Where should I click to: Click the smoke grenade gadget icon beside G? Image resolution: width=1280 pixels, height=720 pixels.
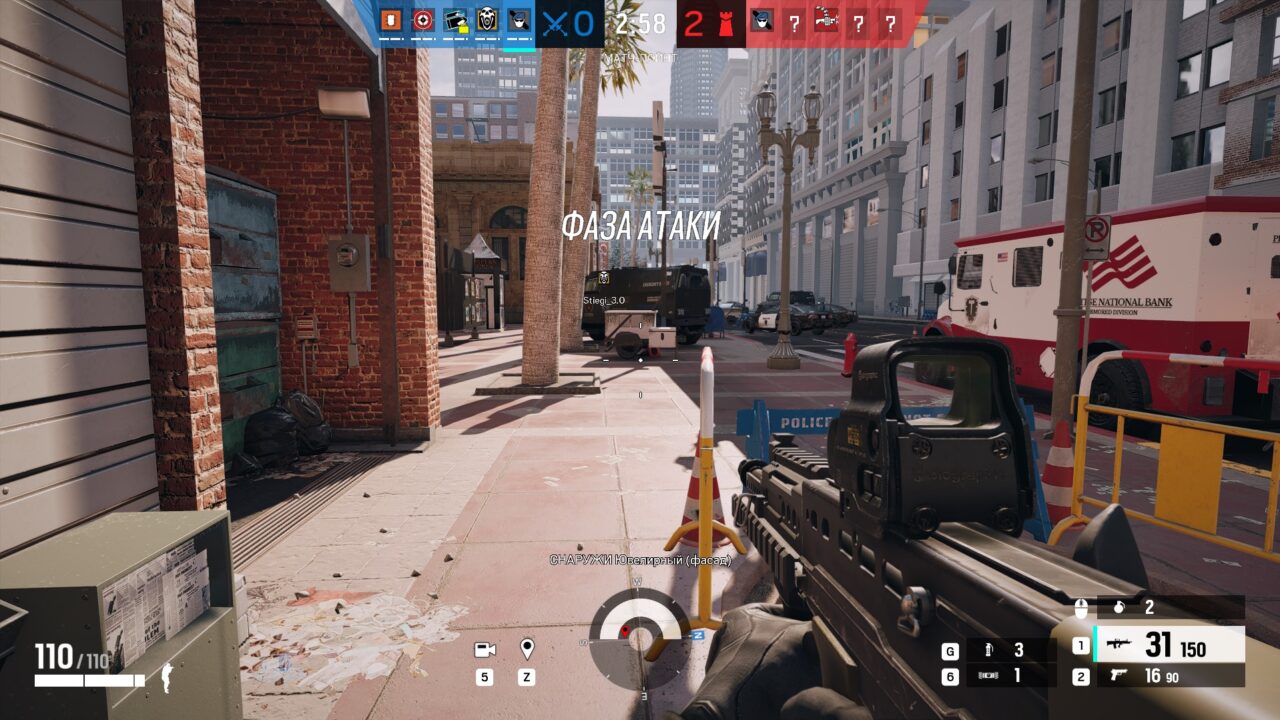(x=988, y=648)
